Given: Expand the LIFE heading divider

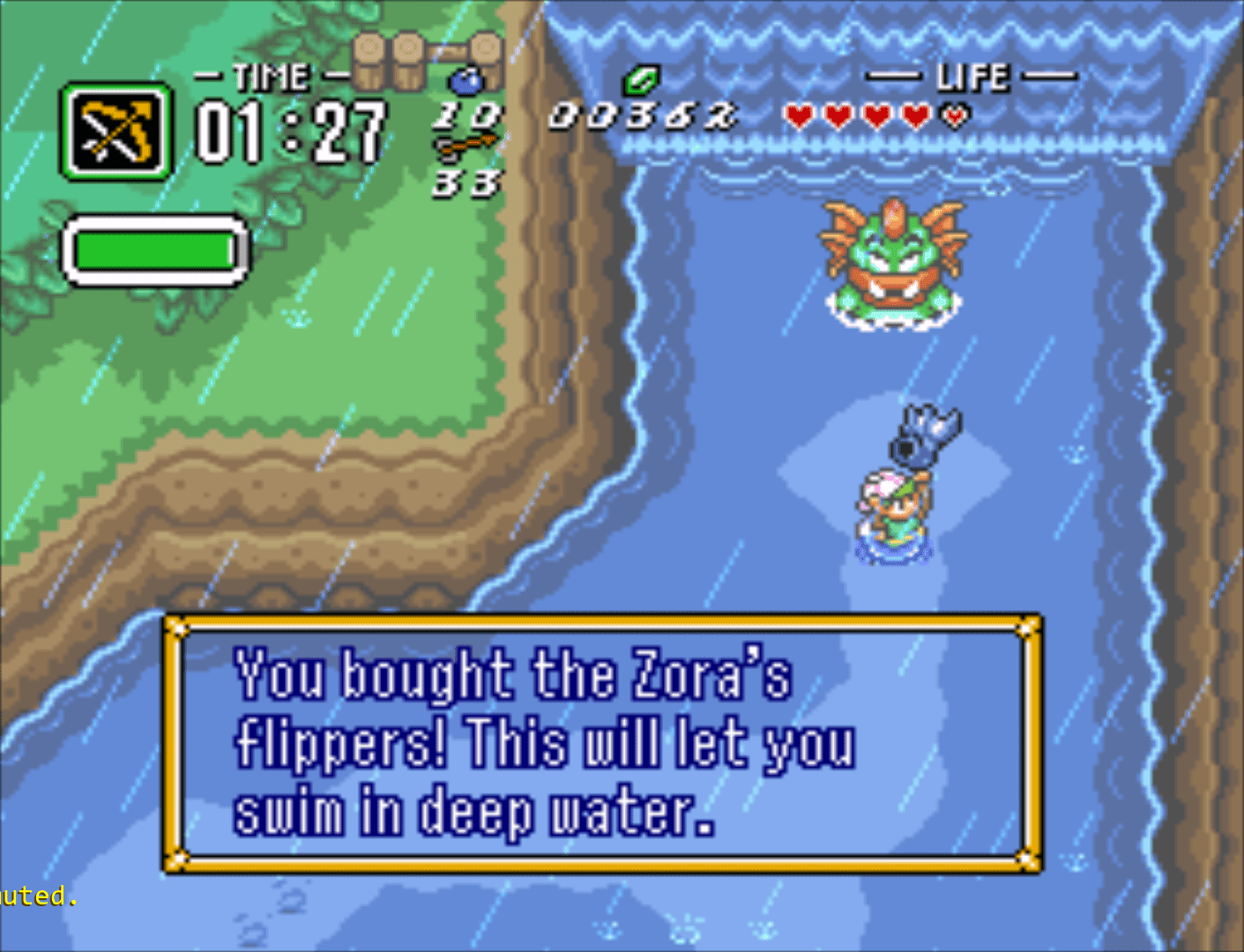Looking at the screenshot, I should coord(893,76).
